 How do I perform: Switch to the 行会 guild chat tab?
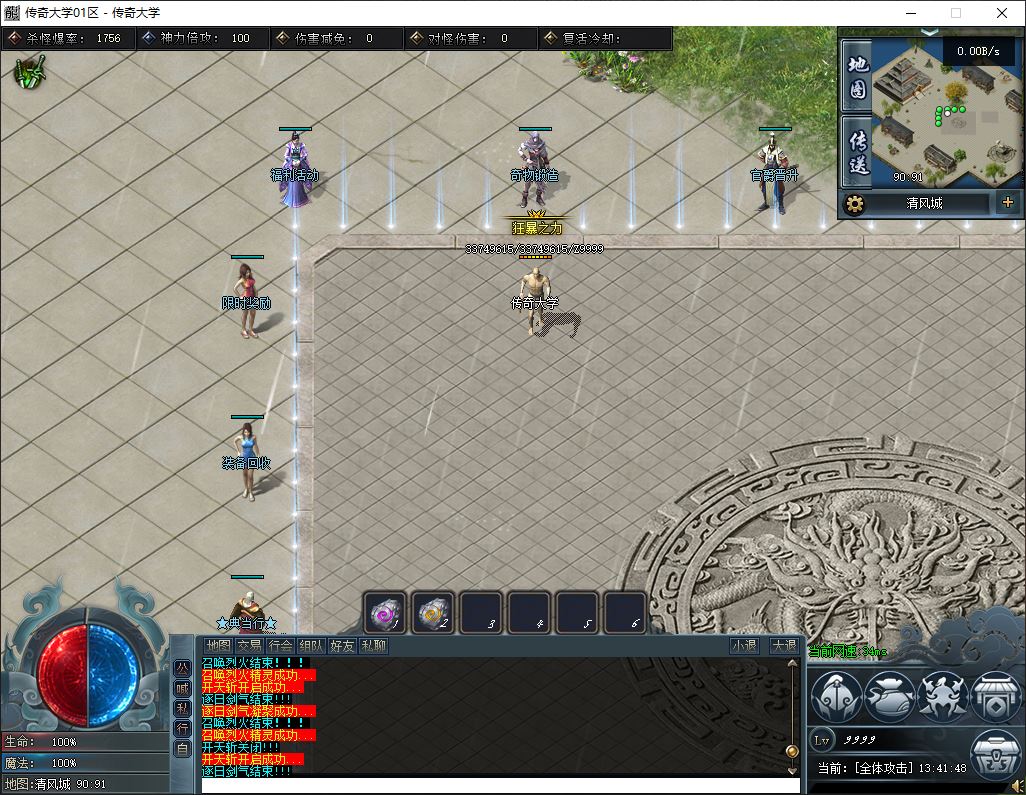click(x=281, y=646)
